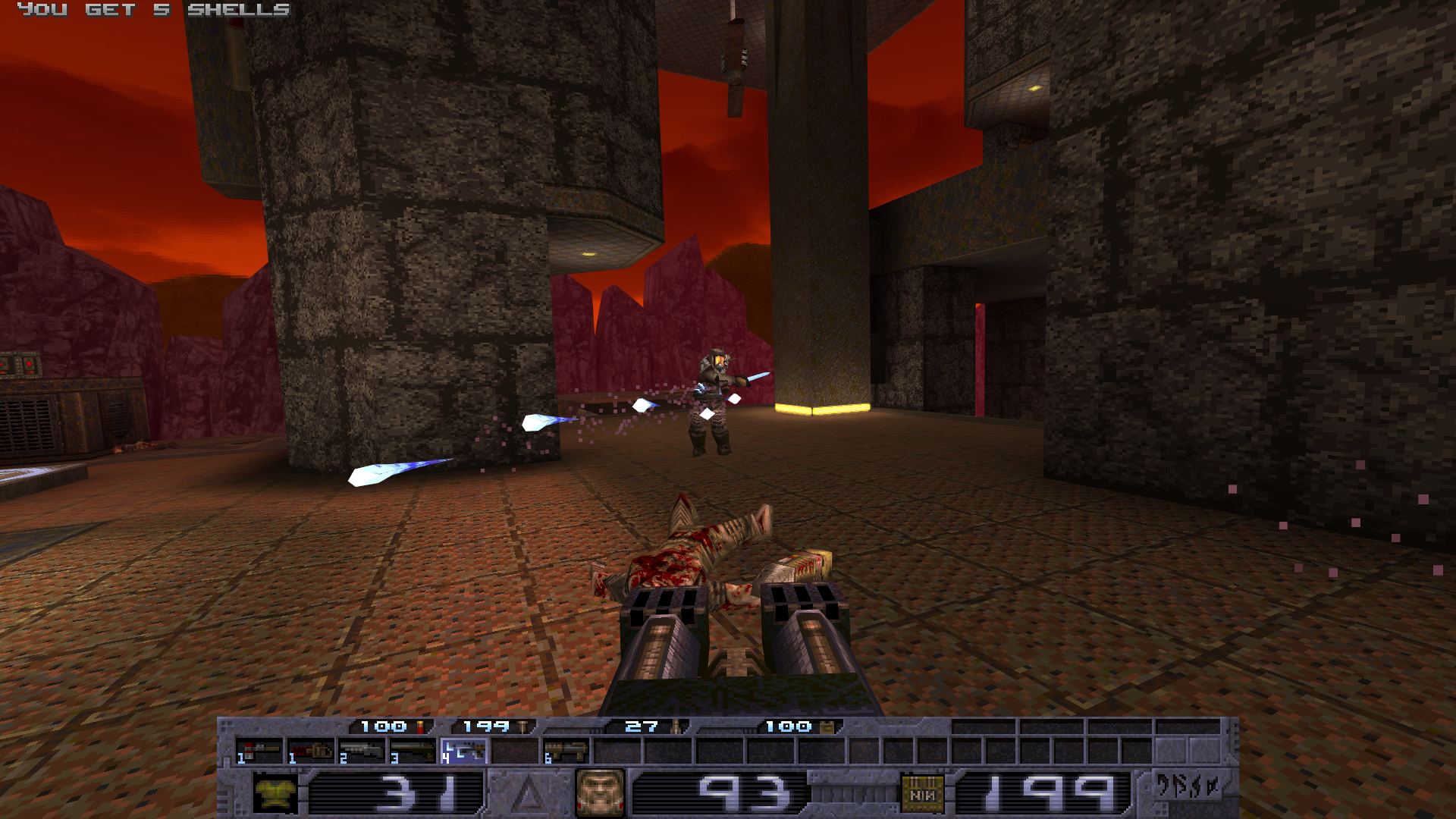Select the axe weapon slot
This screenshot has width=1456, height=819.
(259, 752)
